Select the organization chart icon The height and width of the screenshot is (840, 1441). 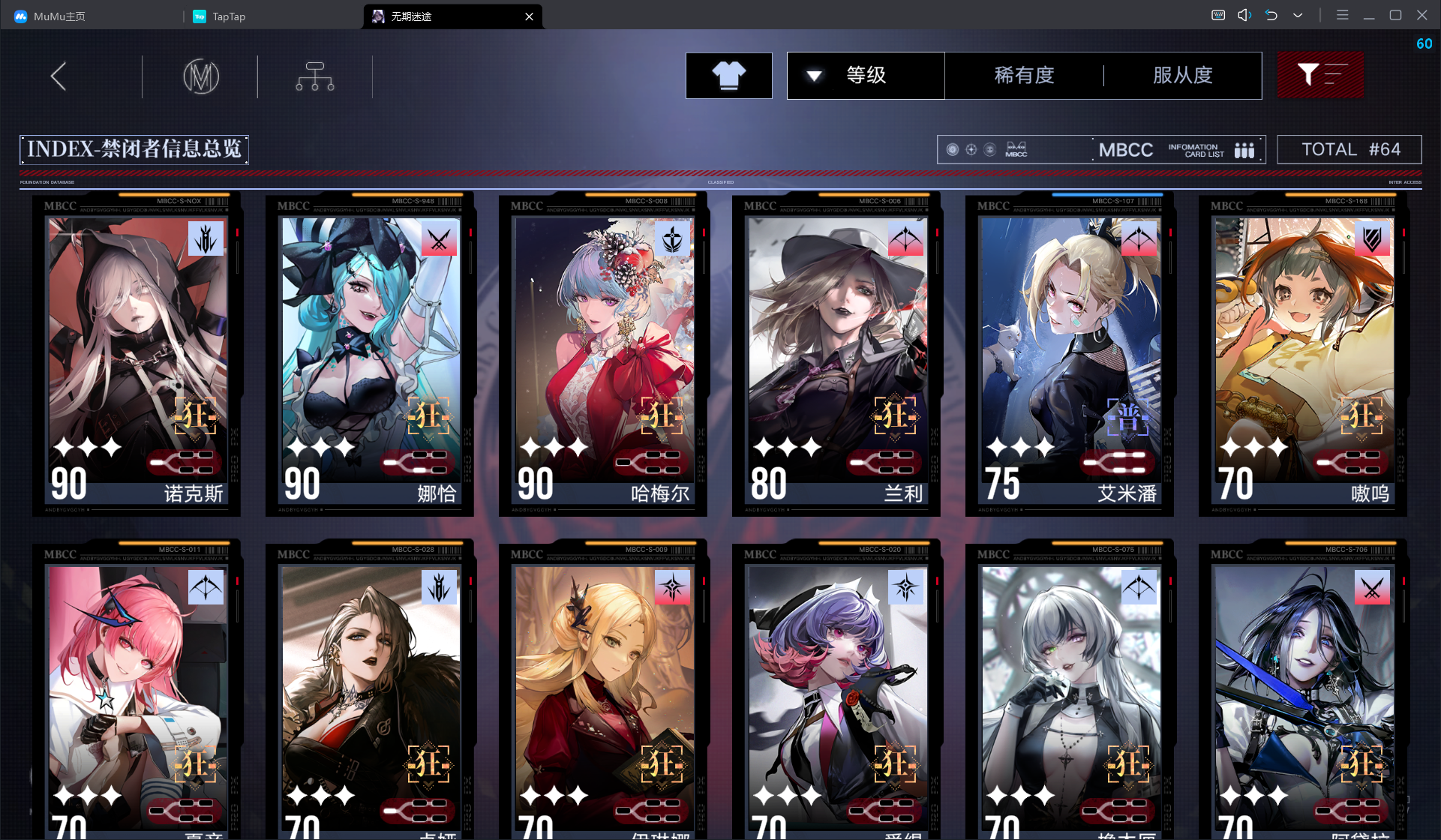[314, 76]
